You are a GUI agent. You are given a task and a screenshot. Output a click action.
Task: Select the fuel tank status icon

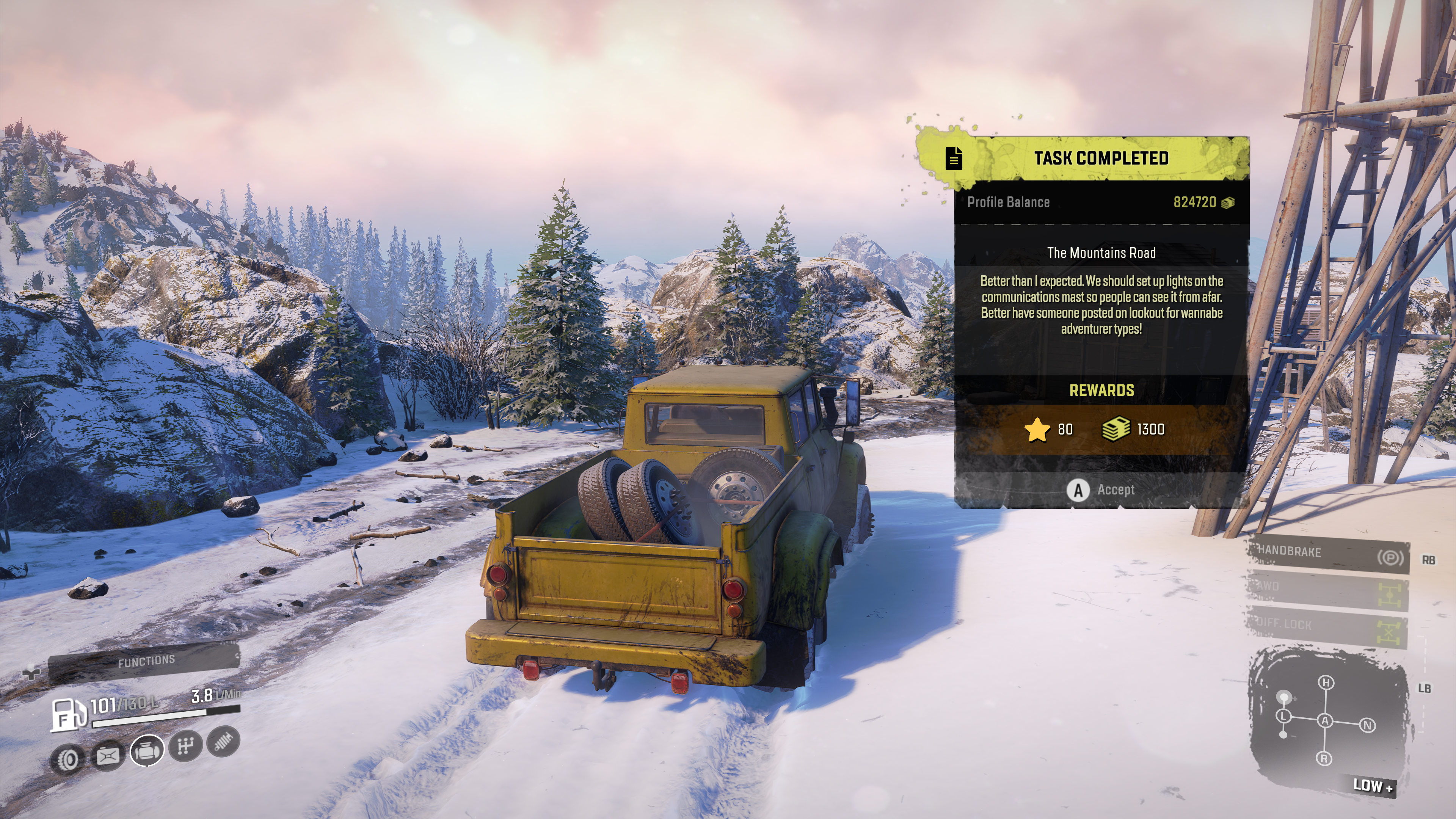[107, 755]
